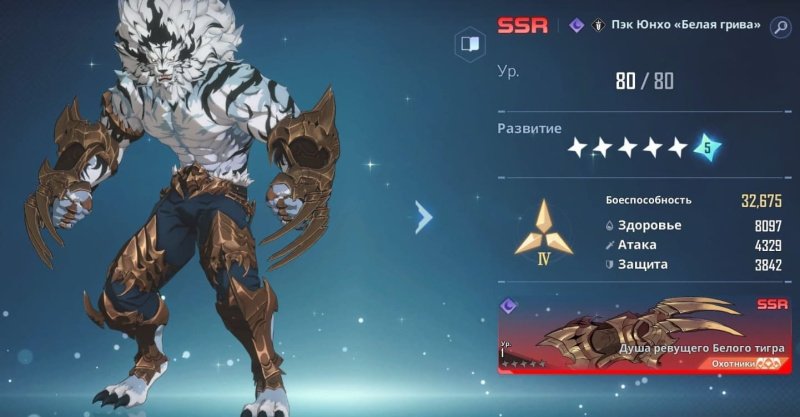The image size is (800, 417).
Task: Open the magnifier search icon
Action: point(780,27)
